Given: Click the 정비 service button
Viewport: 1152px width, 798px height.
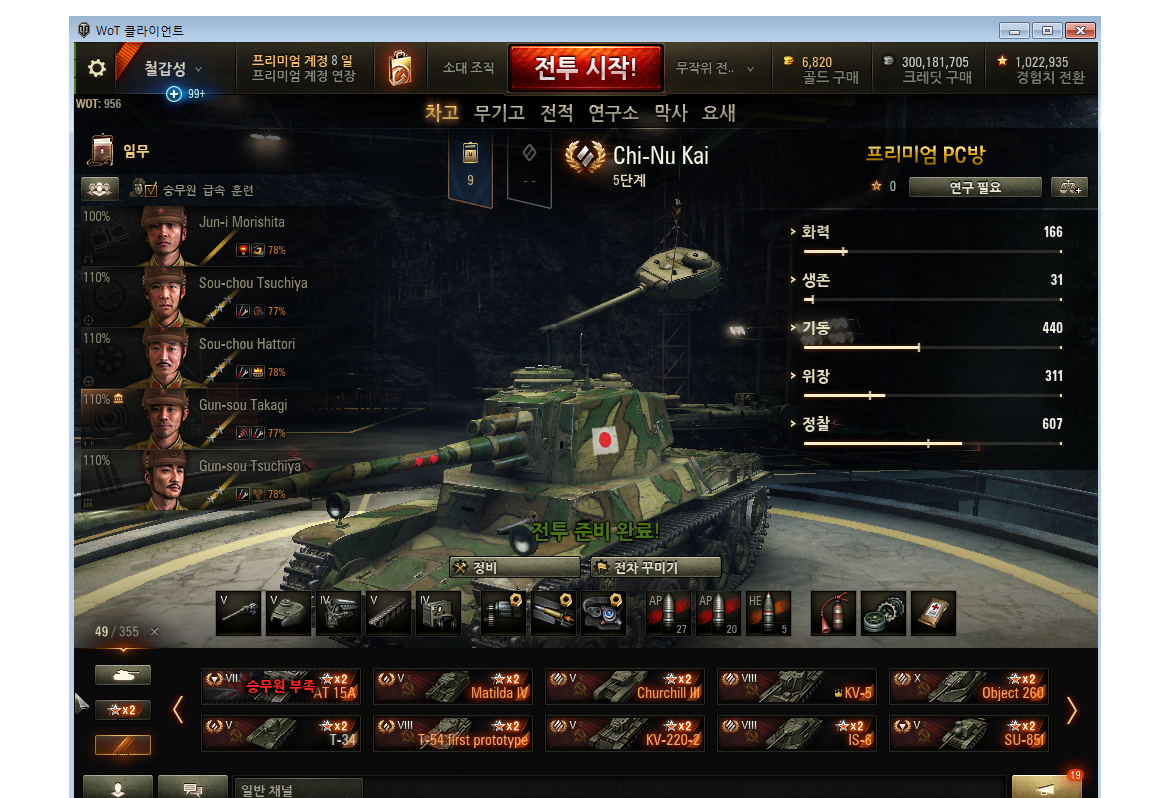Looking at the screenshot, I should (x=513, y=567).
